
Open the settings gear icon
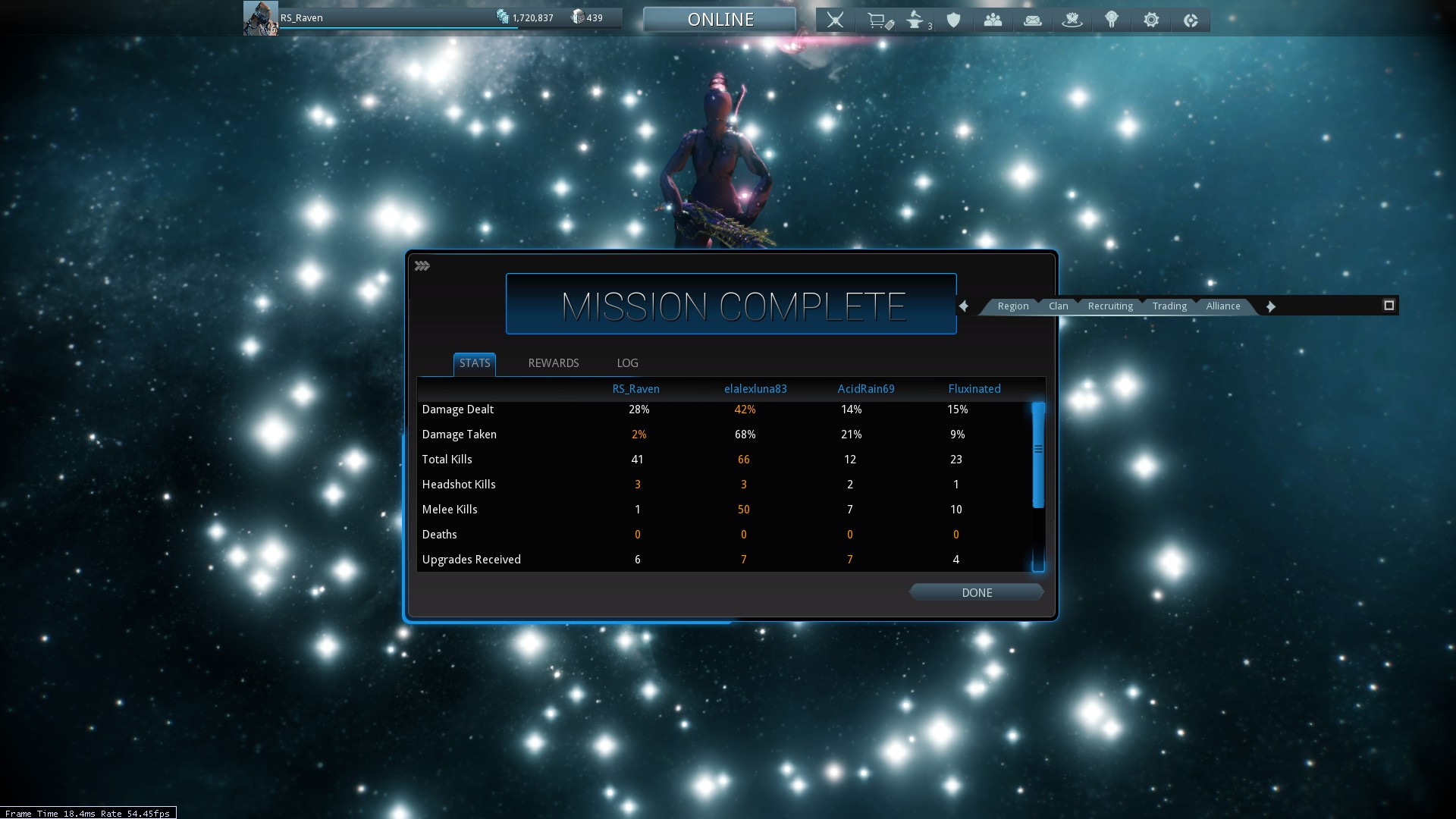click(1150, 20)
